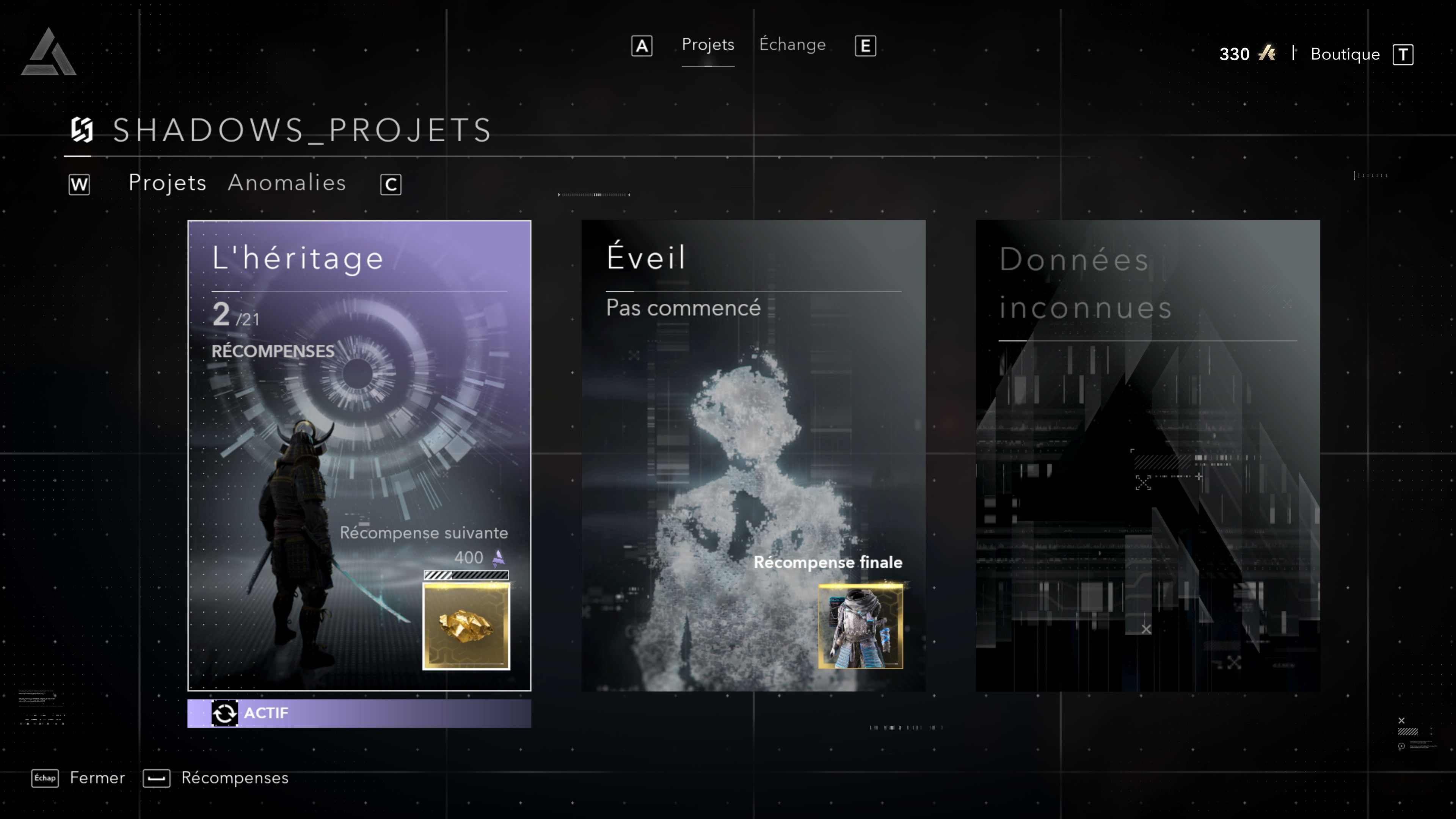Inspect the gold ore next reward
This screenshot has height=819, width=1456.
466,626
